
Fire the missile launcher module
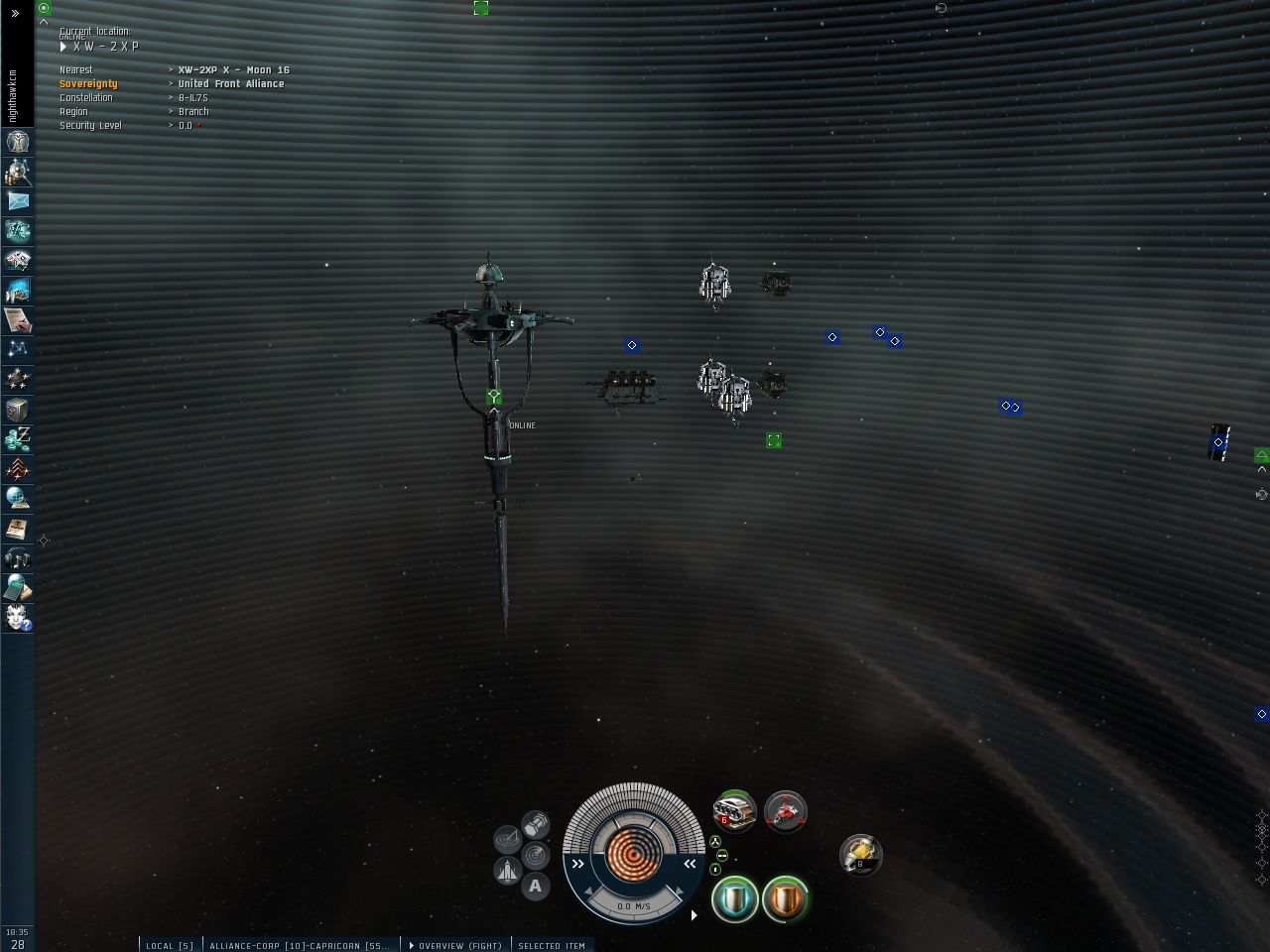pyautogui.click(x=735, y=812)
